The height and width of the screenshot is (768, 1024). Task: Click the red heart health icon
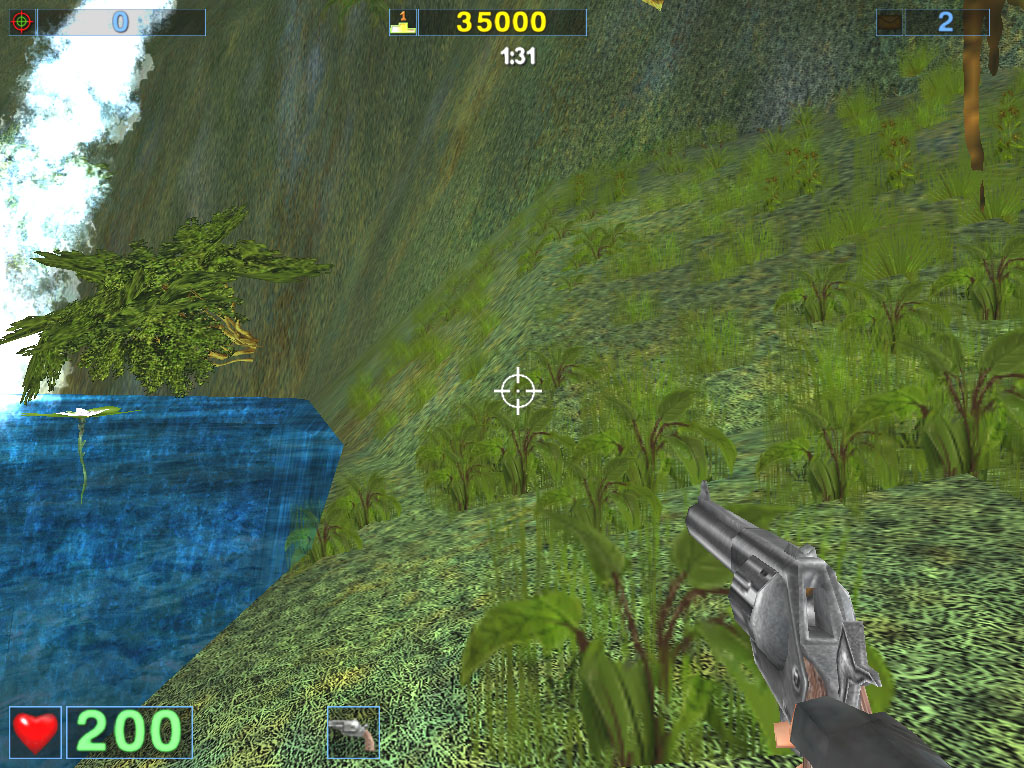pyautogui.click(x=35, y=732)
